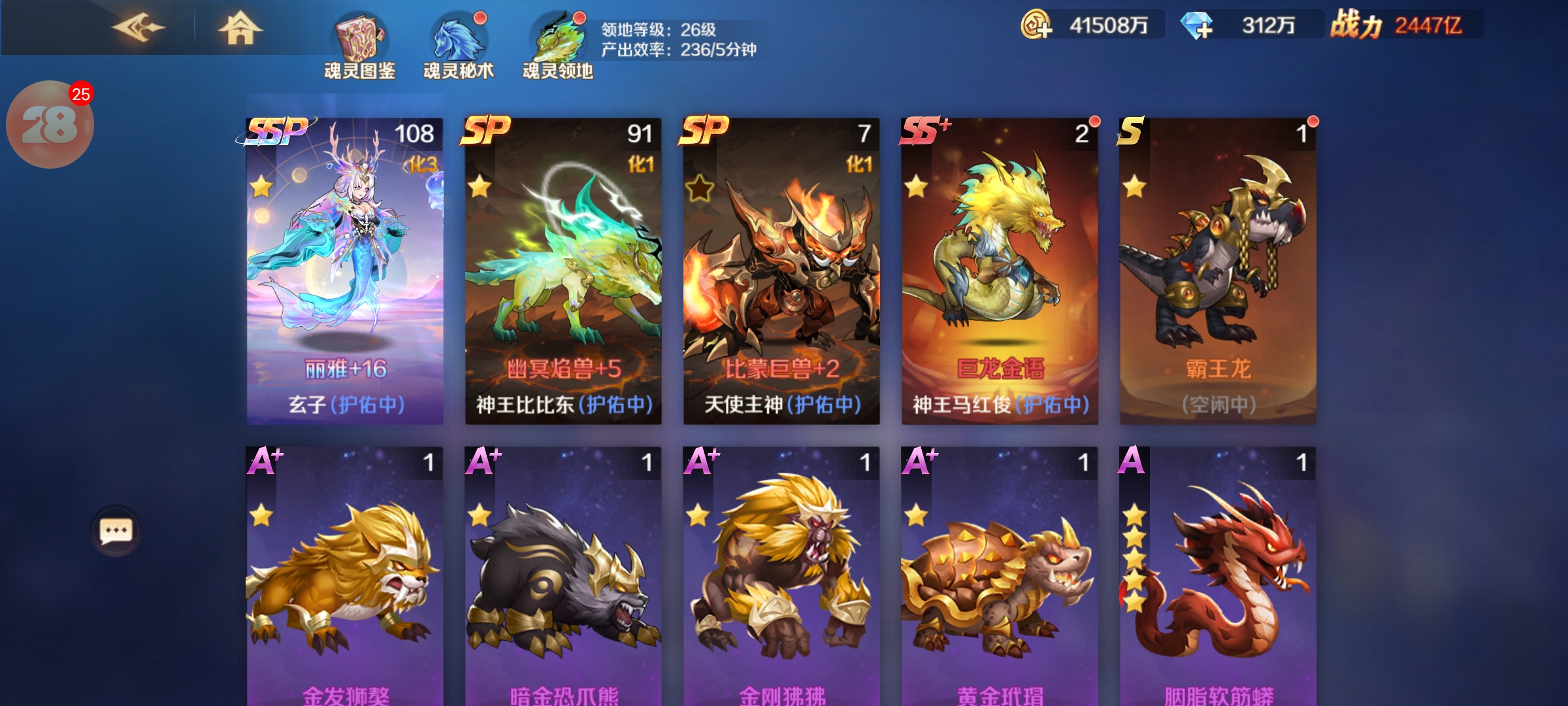
Task: Select the SSP 丽雅+16 card
Action: (x=345, y=271)
